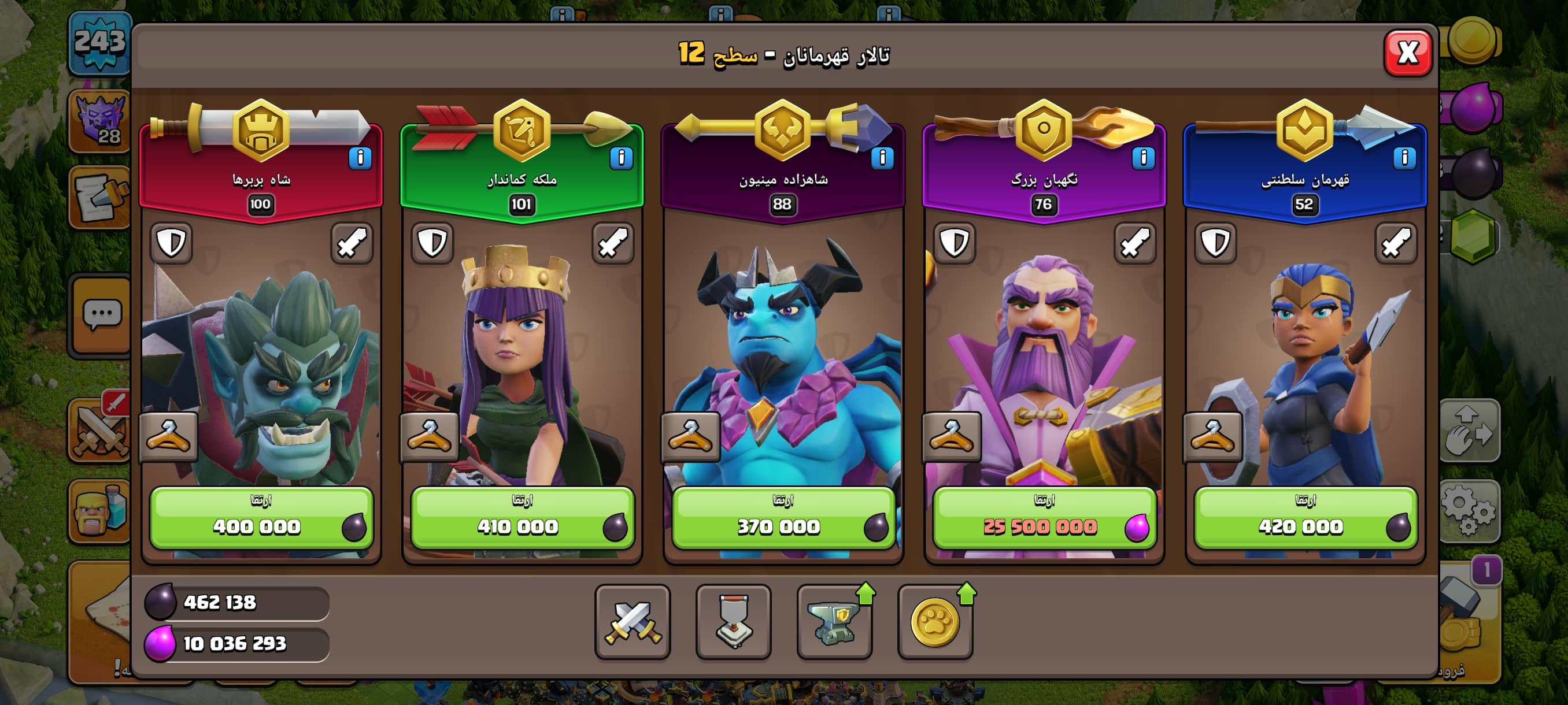Open the crossed swords tab at the bottom
The width and height of the screenshot is (1568, 705).
tap(633, 622)
